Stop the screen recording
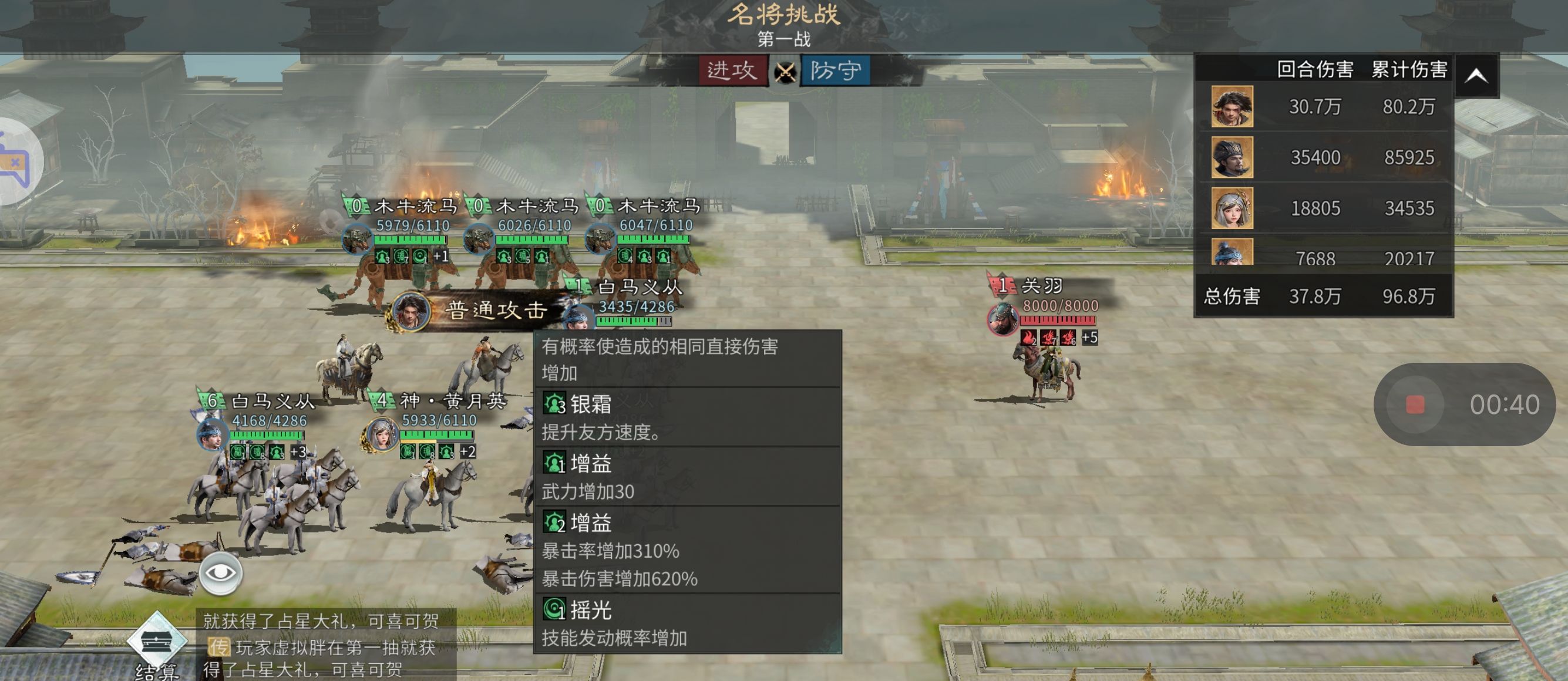1568x681 pixels. click(x=1415, y=404)
